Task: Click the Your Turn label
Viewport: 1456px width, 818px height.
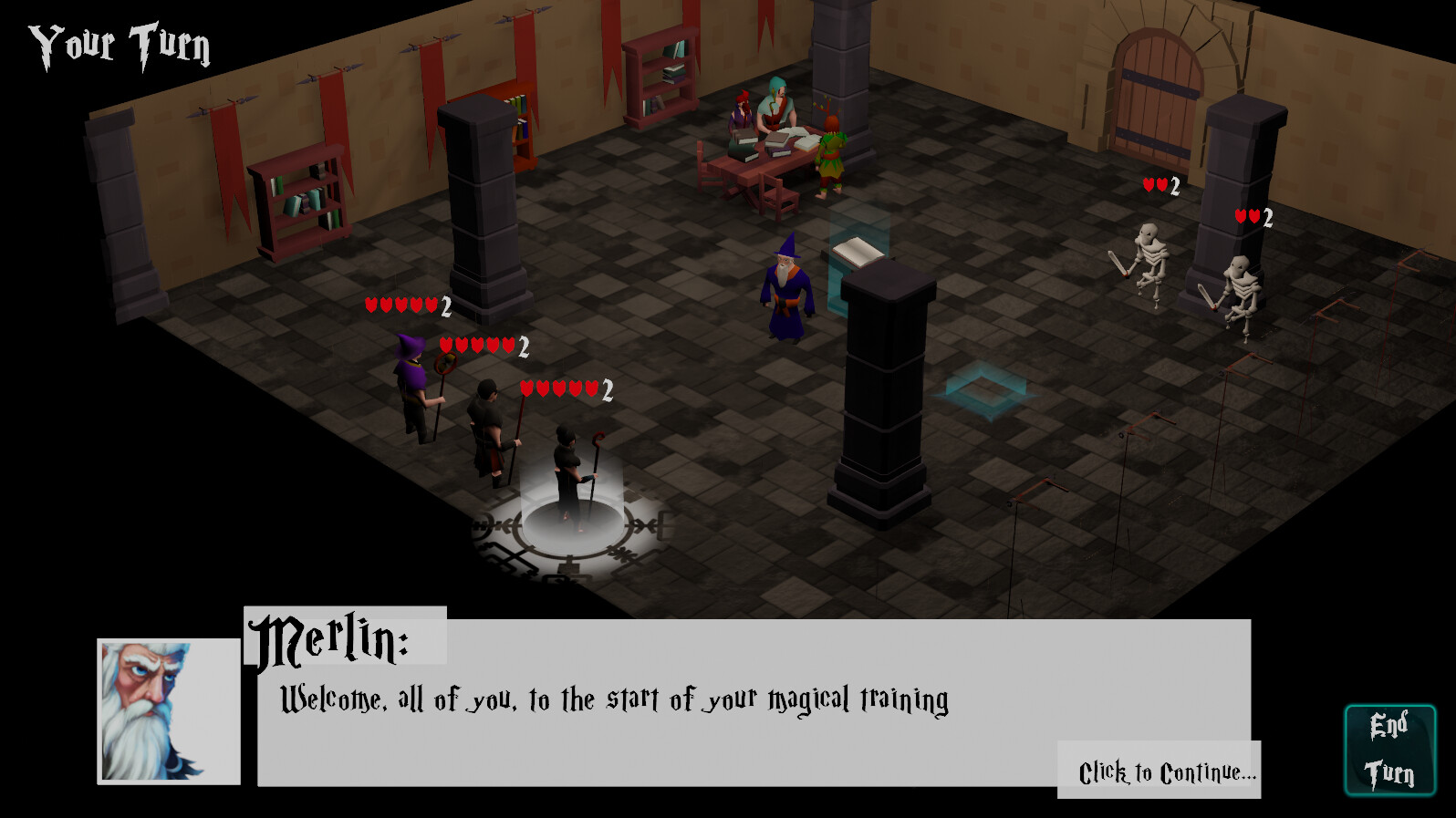Action: coord(119,44)
